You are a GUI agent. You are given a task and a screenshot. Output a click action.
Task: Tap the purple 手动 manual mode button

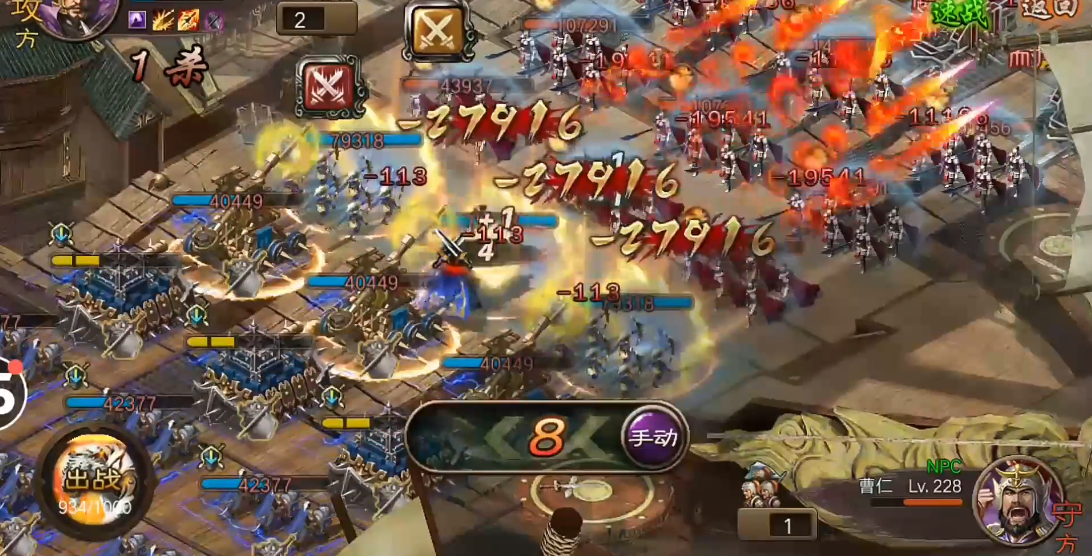click(x=655, y=437)
